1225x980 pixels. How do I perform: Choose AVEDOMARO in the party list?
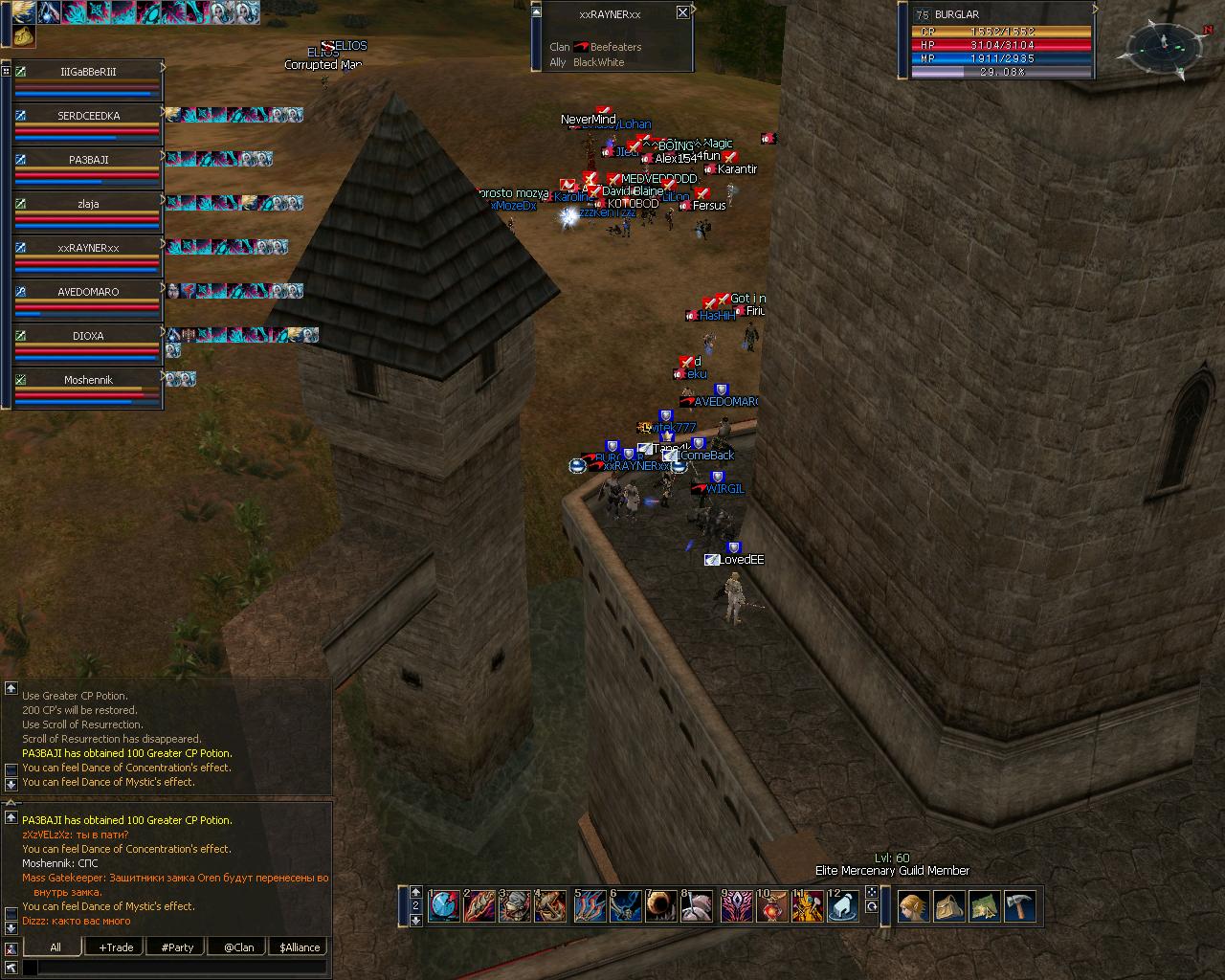(x=88, y=292)
